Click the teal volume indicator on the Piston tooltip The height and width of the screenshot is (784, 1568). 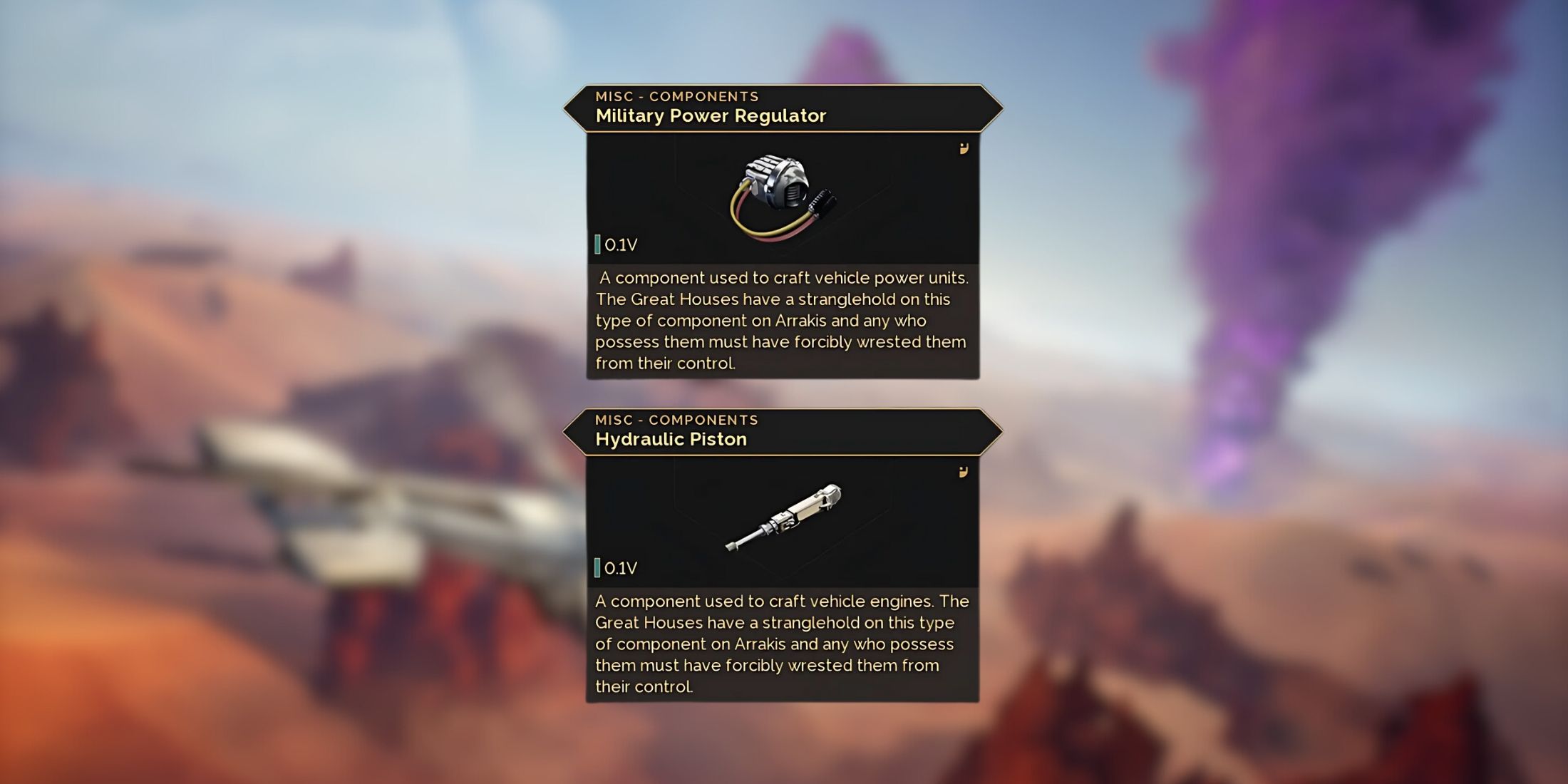[597, 567]
